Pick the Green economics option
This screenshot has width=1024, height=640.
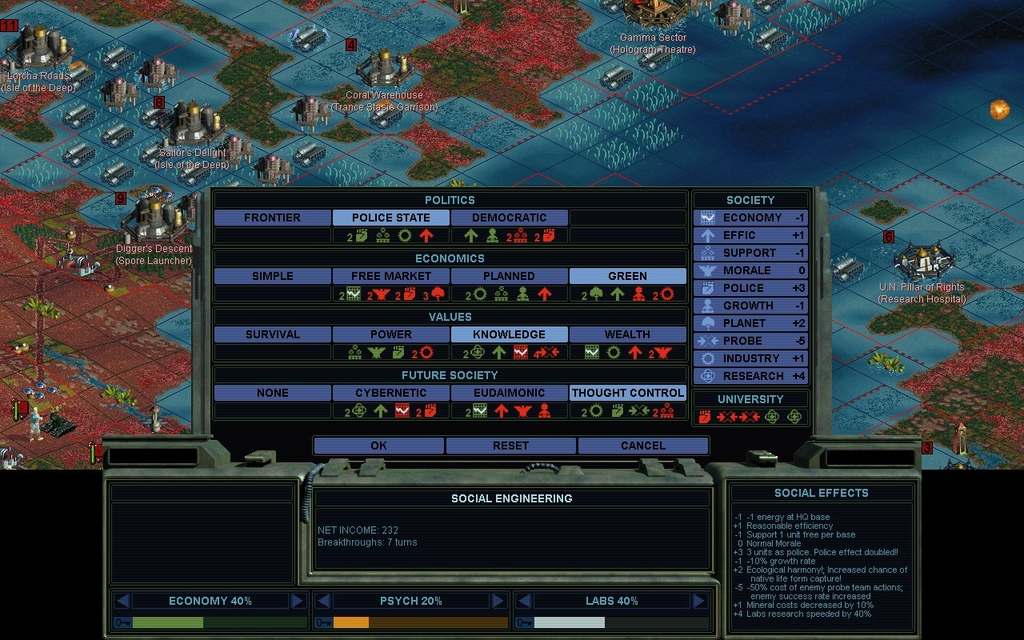(x=627, y=276)
